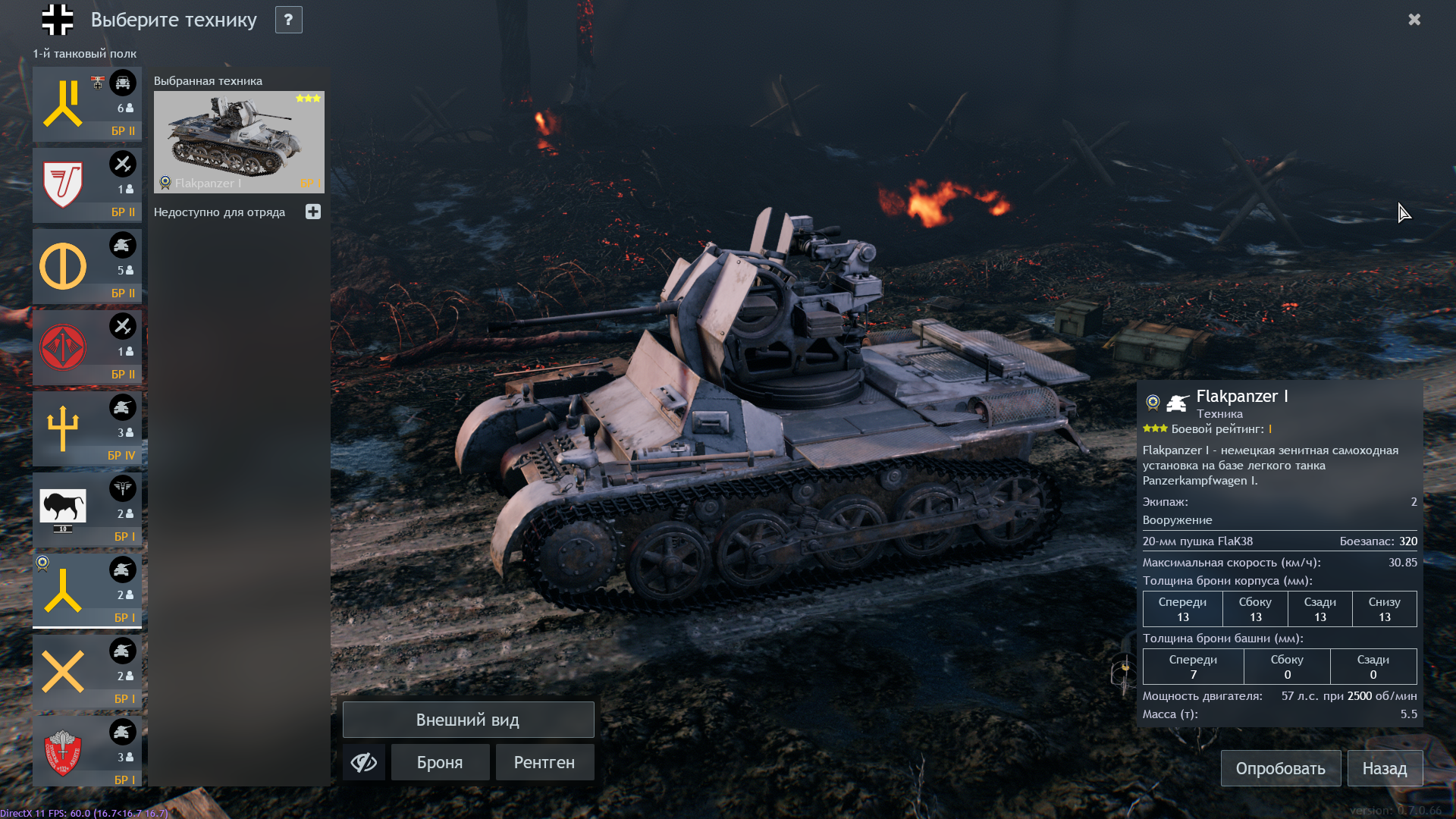The width and height of the screenshot is (1456, 819).
Task: Click Опробовать to test drive
Action: click(1280, 768)
